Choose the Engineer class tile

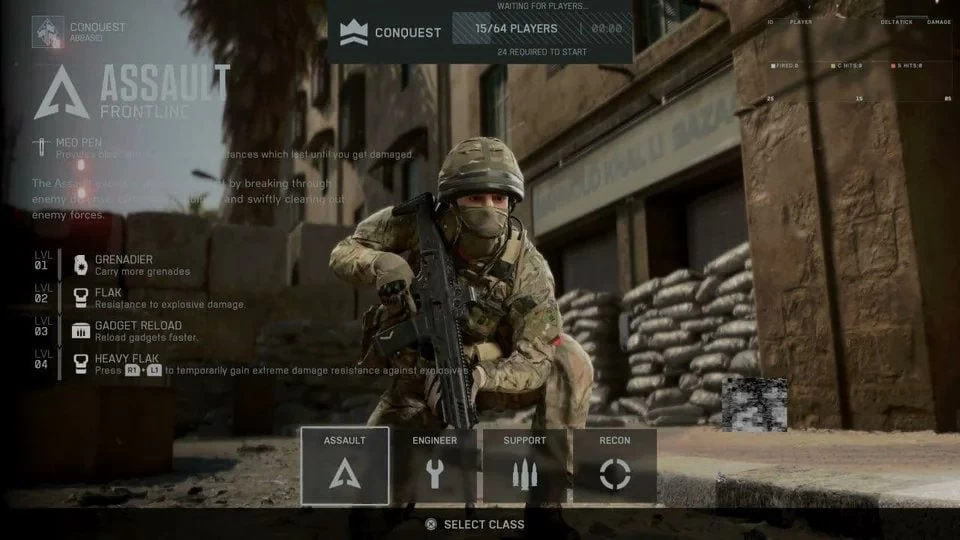point(435,466)
